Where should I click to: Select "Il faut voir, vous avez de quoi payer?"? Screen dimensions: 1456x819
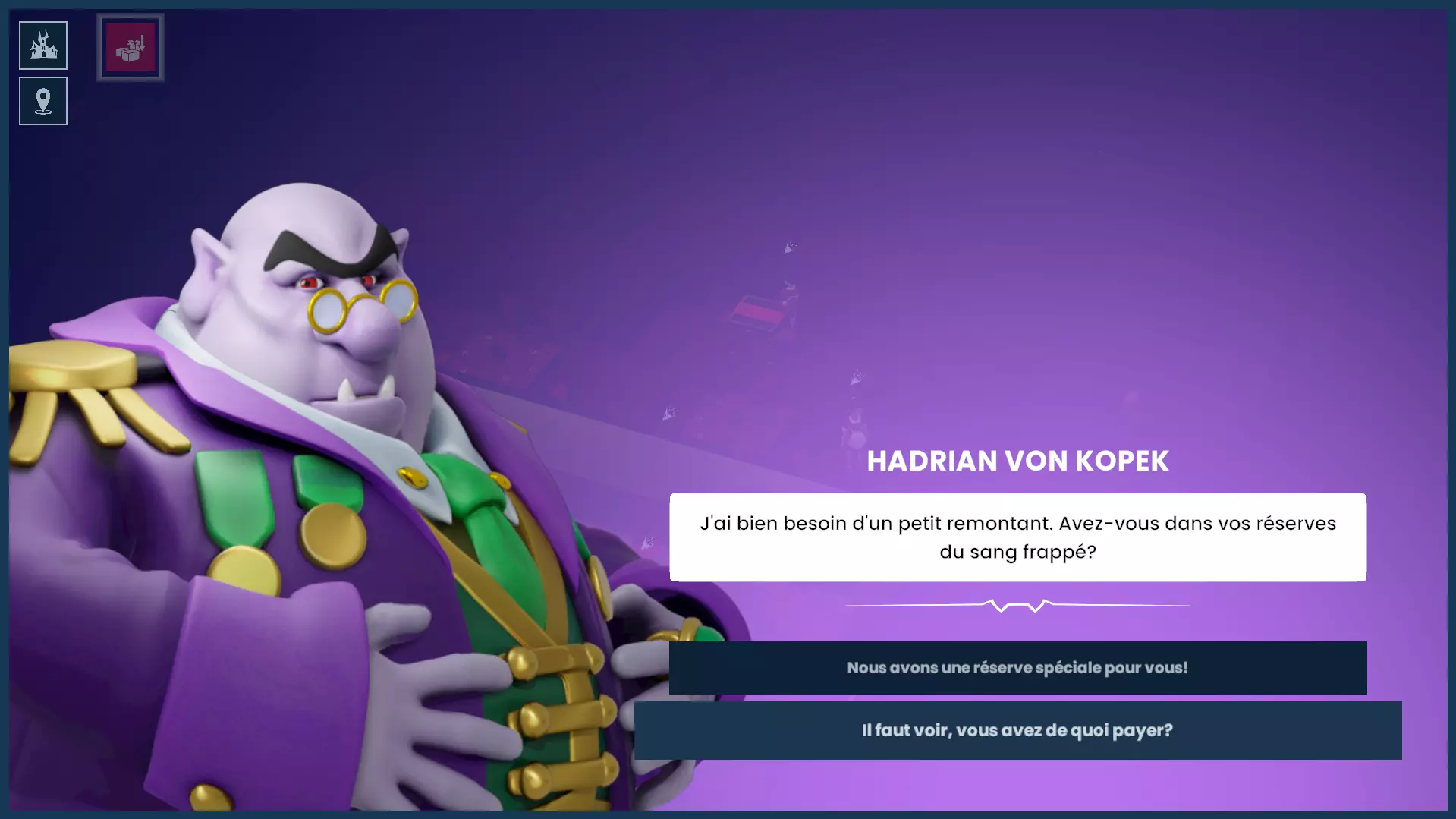coord(1017,730)
